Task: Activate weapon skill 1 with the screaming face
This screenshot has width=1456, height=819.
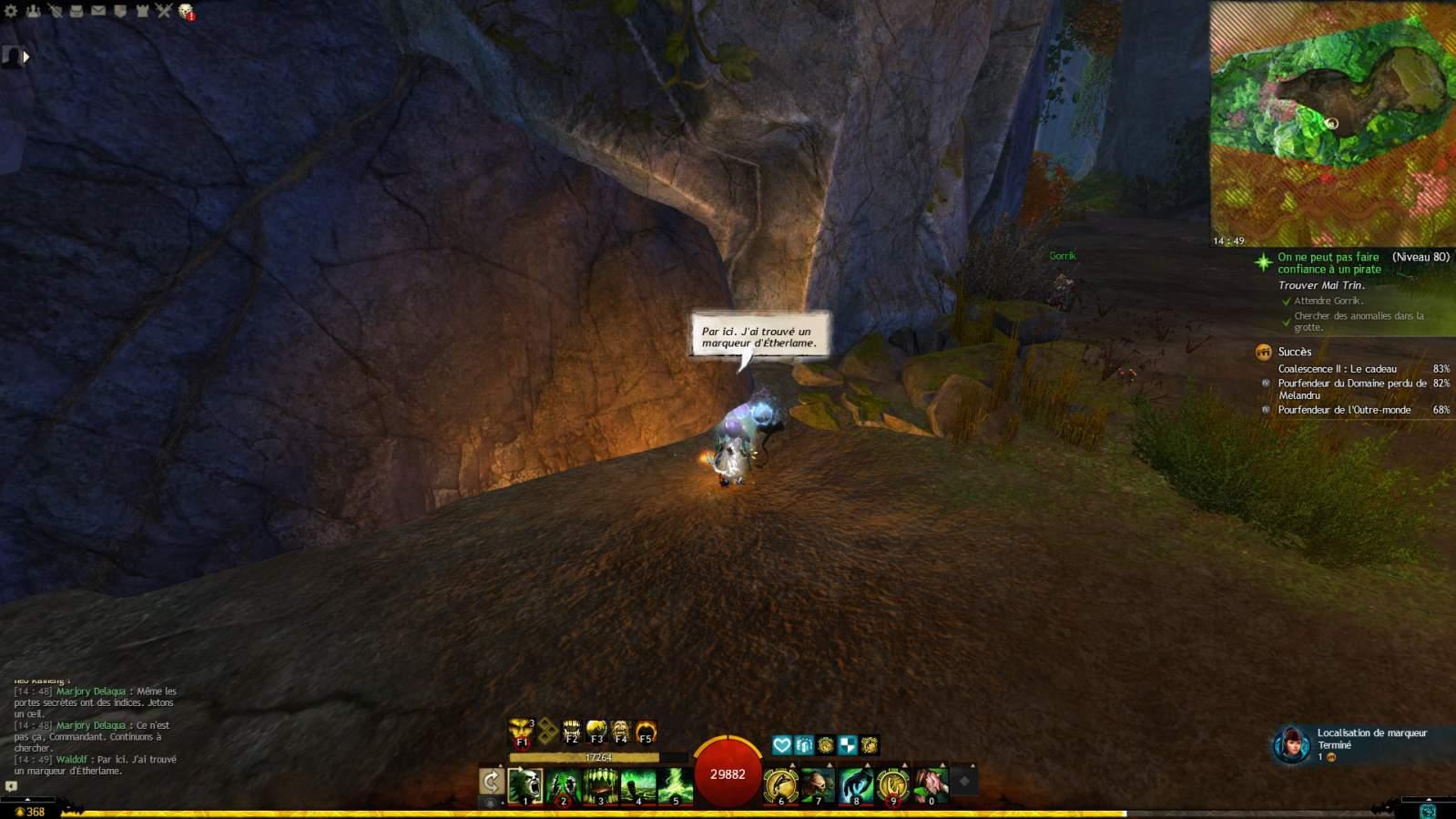Action: (525, 785)
